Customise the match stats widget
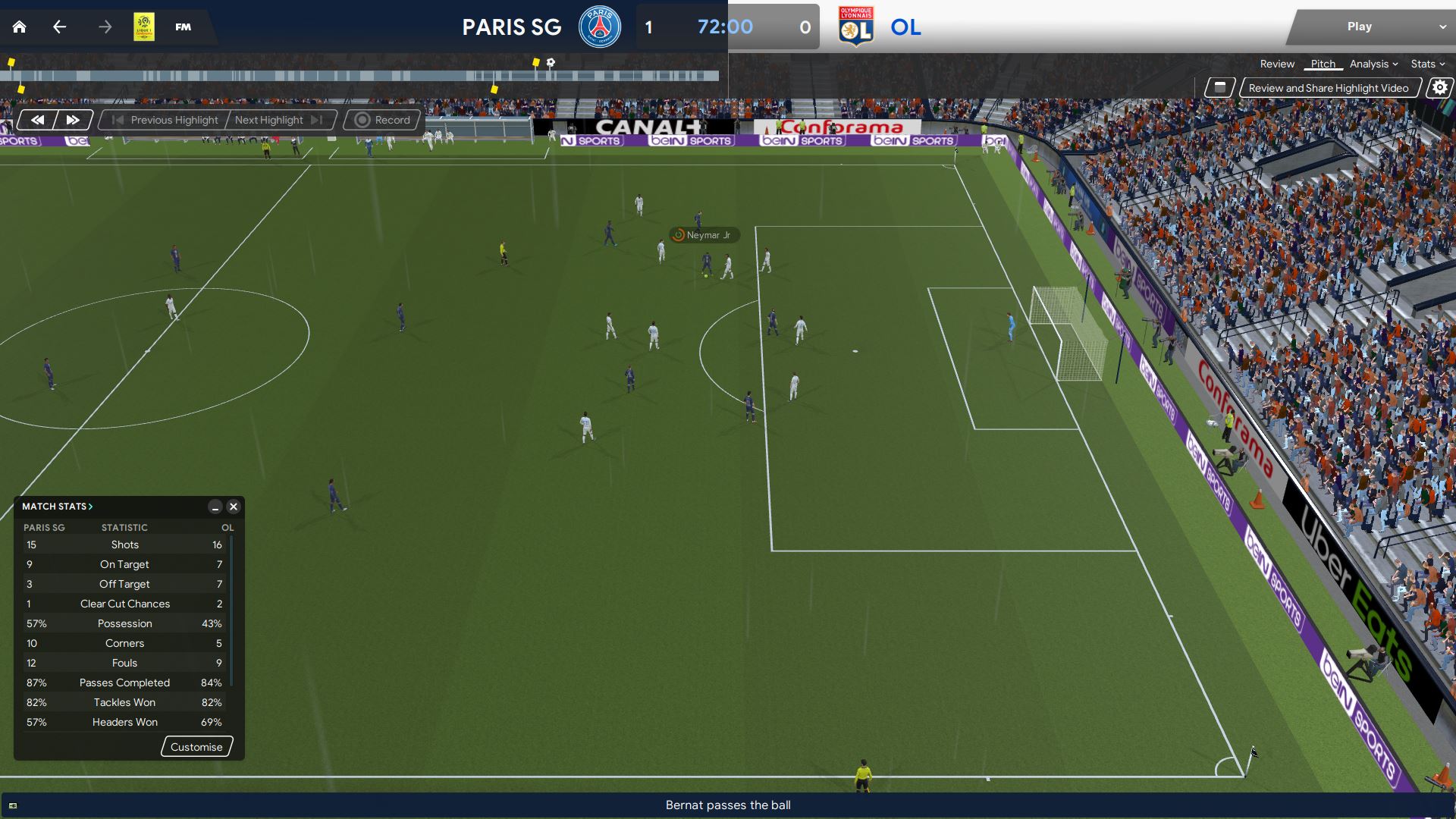The height and width of the screenshot is (819, 1456). click(x=196, y=747)
